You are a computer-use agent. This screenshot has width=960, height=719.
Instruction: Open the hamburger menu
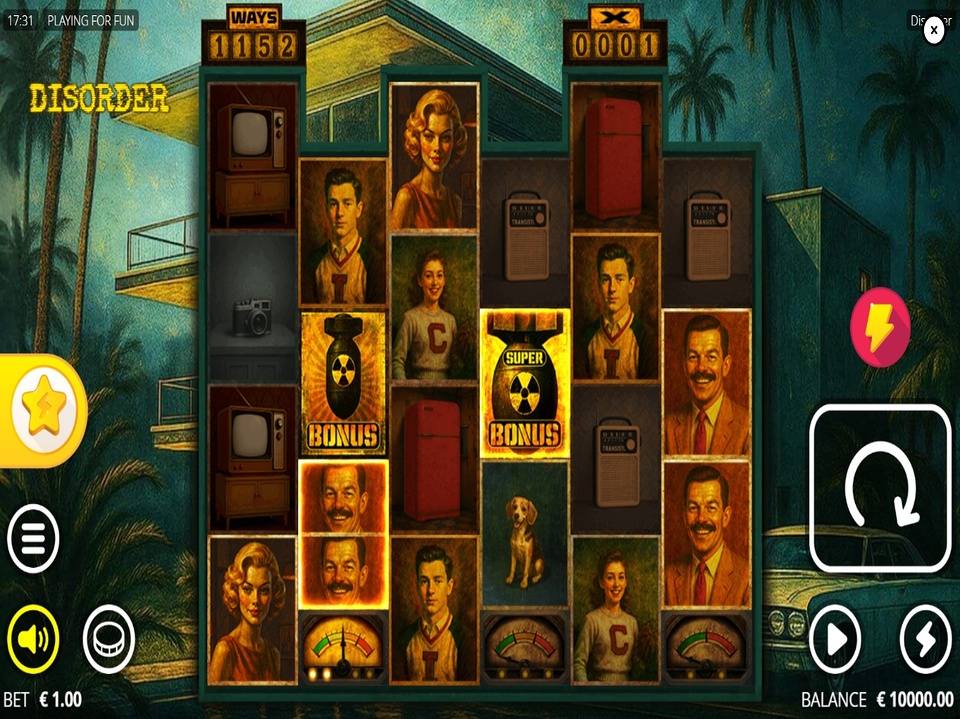pos(33,539)
